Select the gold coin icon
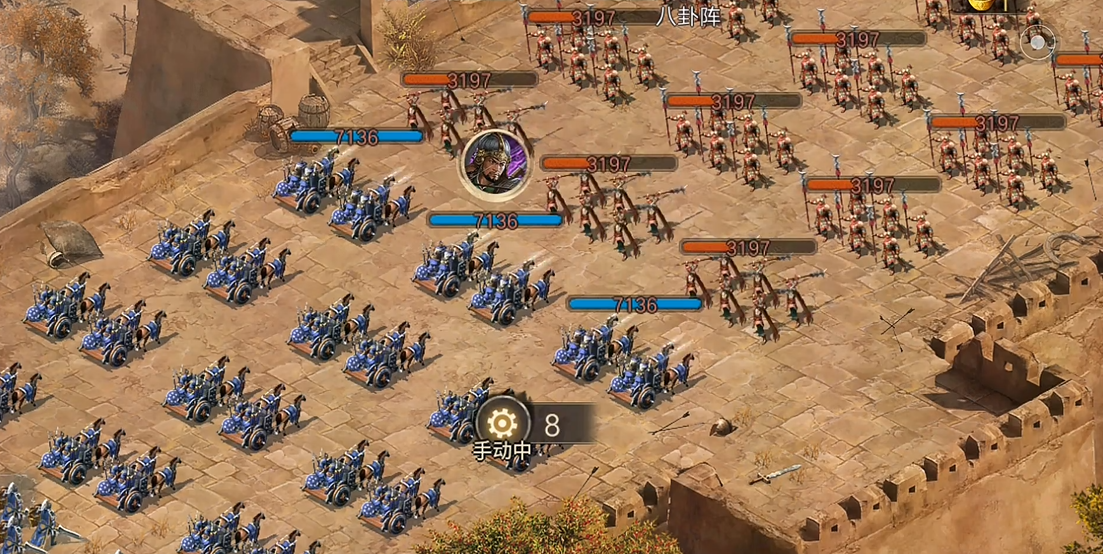This screenshot has width=1103, height=554. [984, 5]
